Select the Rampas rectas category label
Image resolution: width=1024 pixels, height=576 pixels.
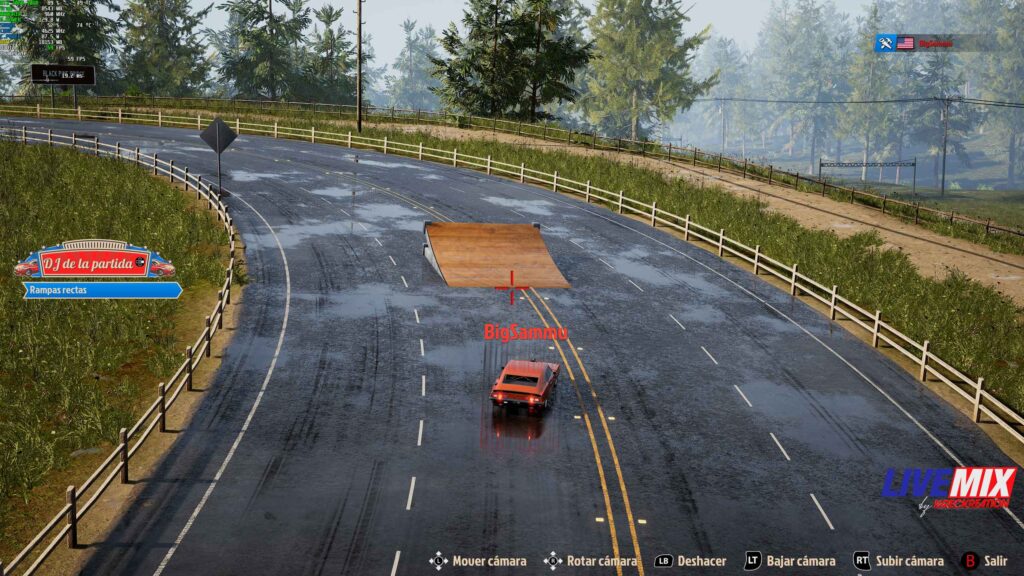[102, 290]
